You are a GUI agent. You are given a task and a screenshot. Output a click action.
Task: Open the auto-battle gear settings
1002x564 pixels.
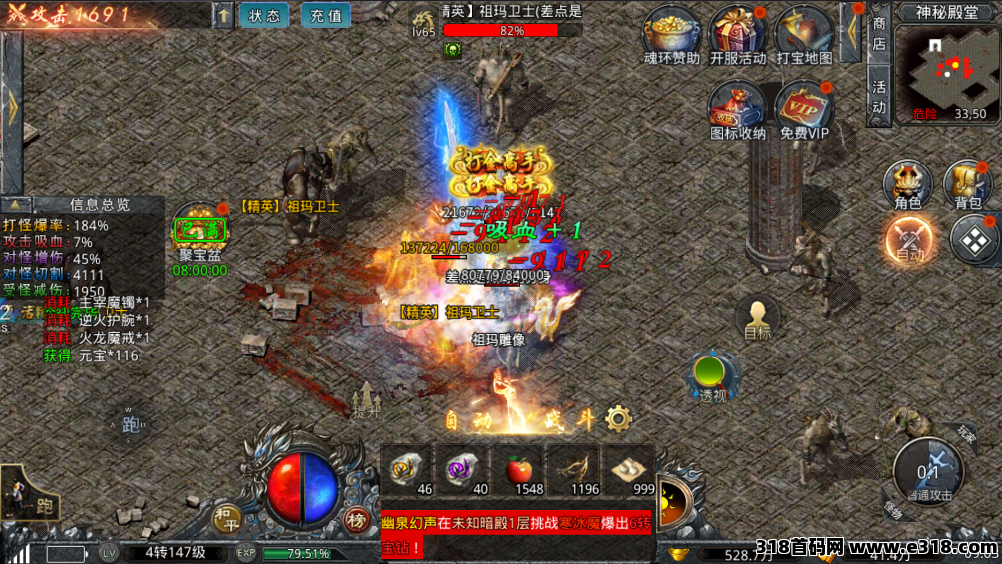[x=619, y=418]
